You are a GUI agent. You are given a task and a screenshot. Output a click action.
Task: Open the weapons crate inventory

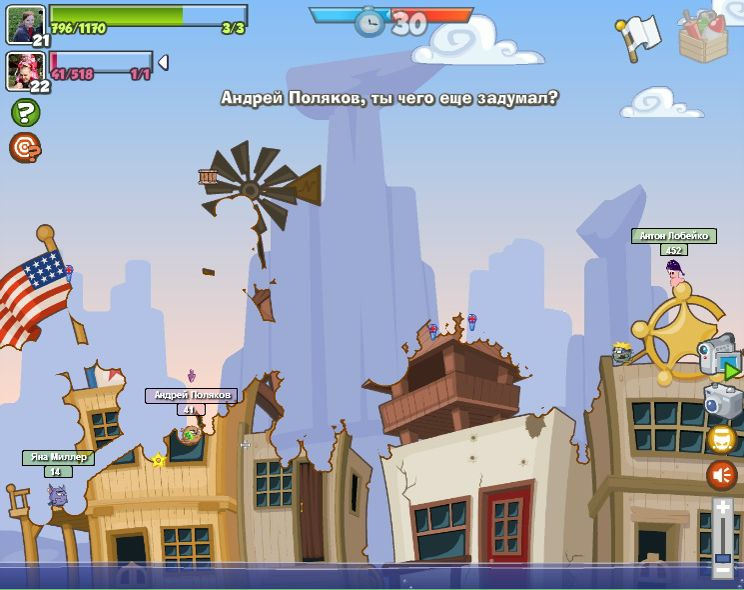[704, 36]
